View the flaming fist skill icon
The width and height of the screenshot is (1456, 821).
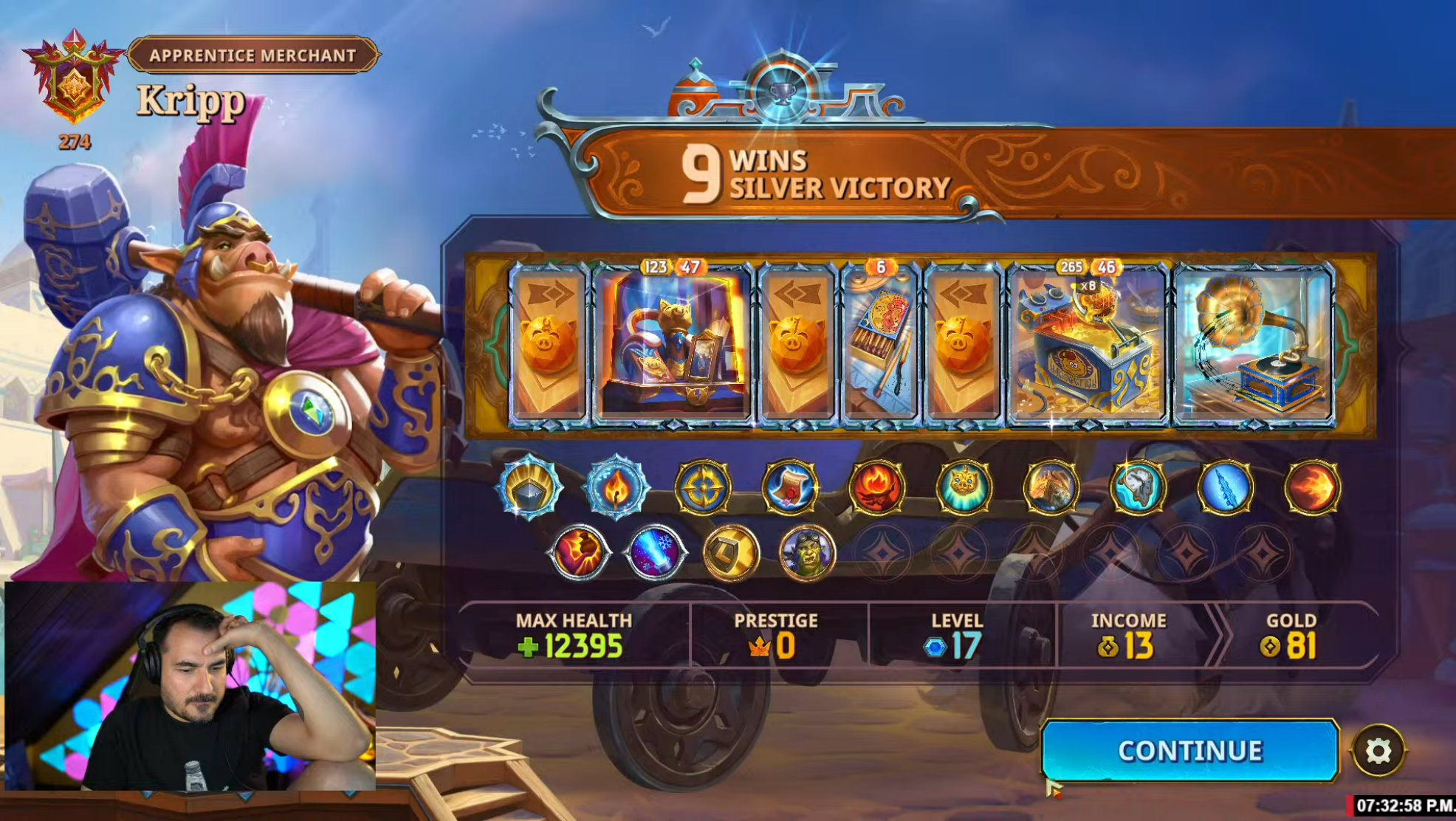[x=579, y=552]
